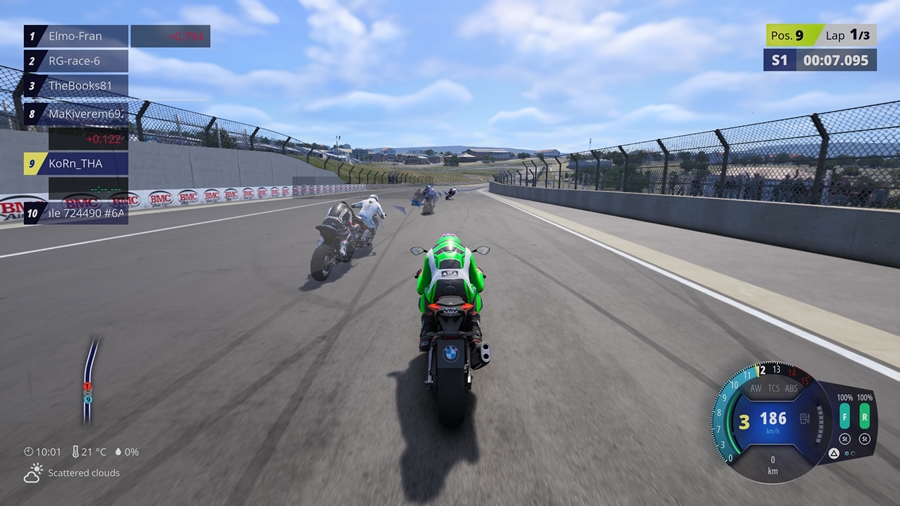Image resolution: width=900 pixels, height=506 pixels.
Task: Select Elmo-Fran in the standings list
Action: [76, 36]
